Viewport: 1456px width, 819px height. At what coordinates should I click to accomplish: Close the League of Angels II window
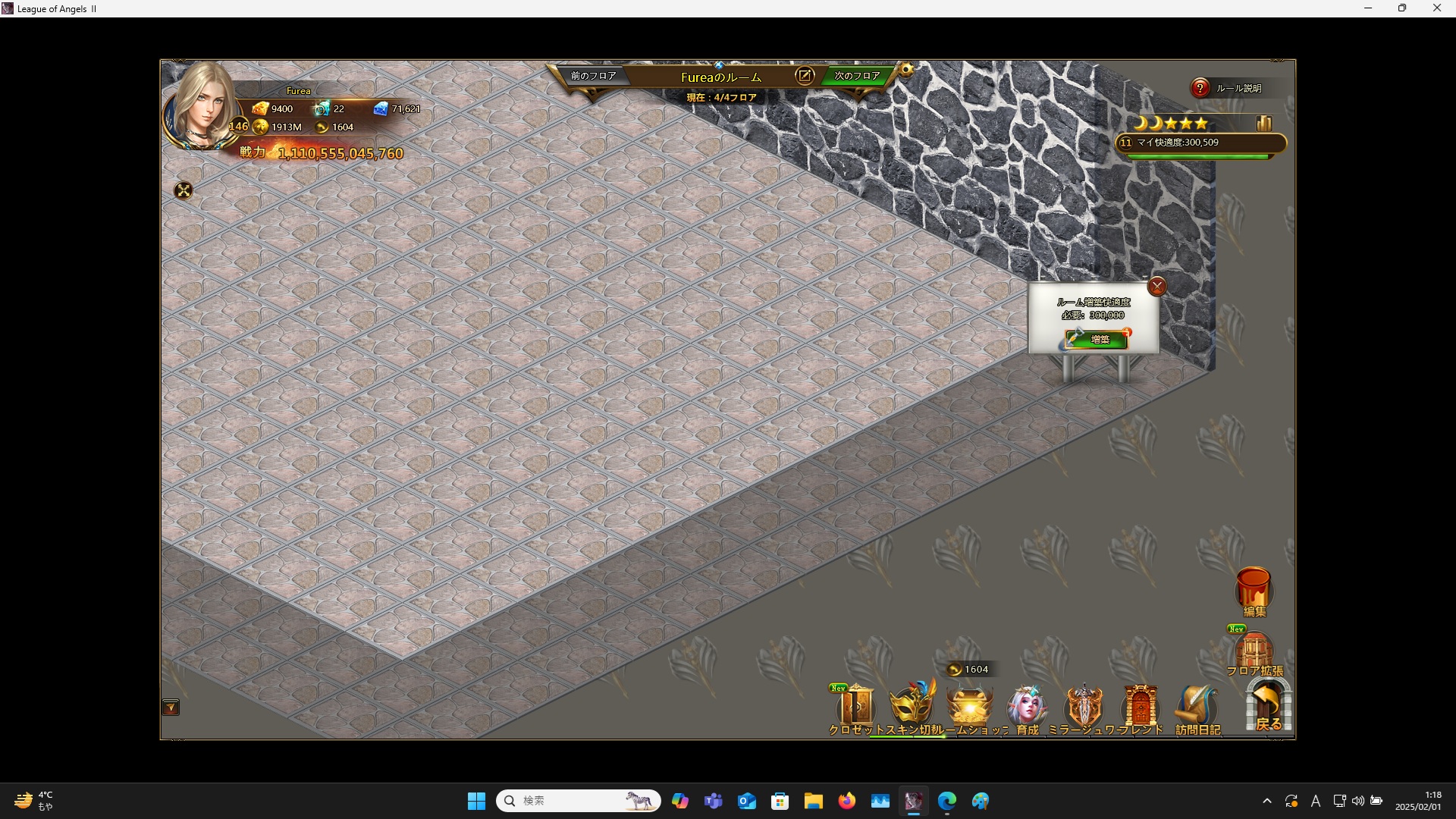point(1436,8)
